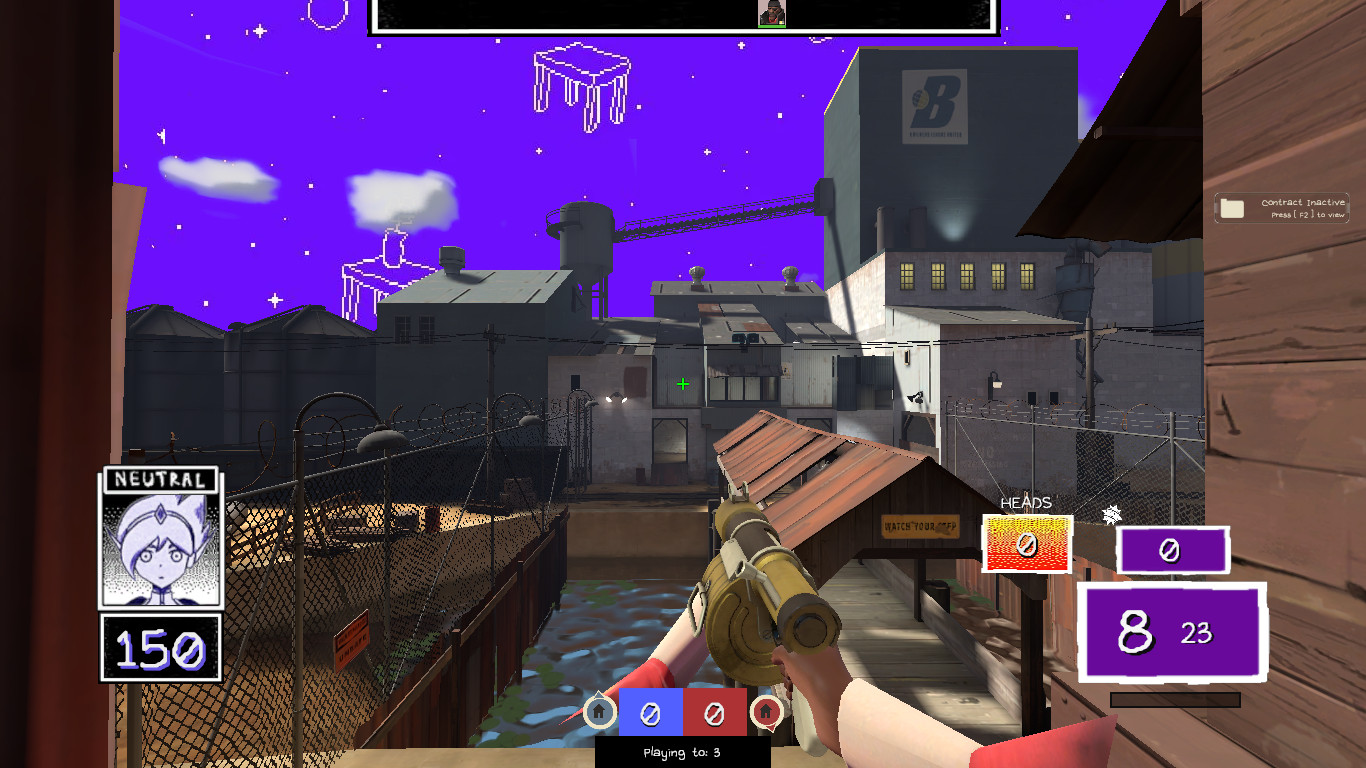Toggle the purple secondary counter above the ammo
This screenshot has height=768, width=1366.
click(x=1172, y=549)
